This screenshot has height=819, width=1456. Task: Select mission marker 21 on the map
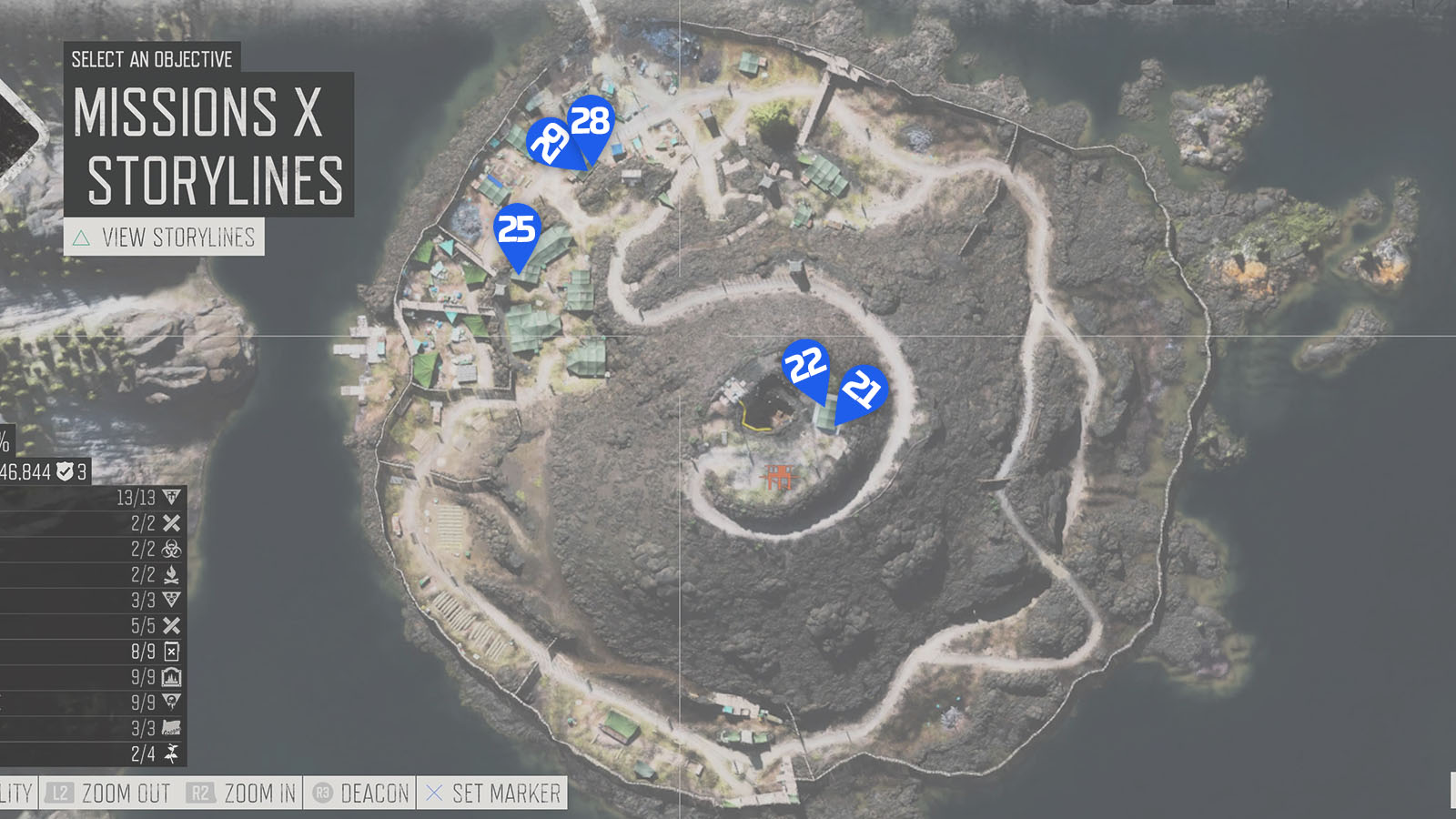click(x=860, y=391)
